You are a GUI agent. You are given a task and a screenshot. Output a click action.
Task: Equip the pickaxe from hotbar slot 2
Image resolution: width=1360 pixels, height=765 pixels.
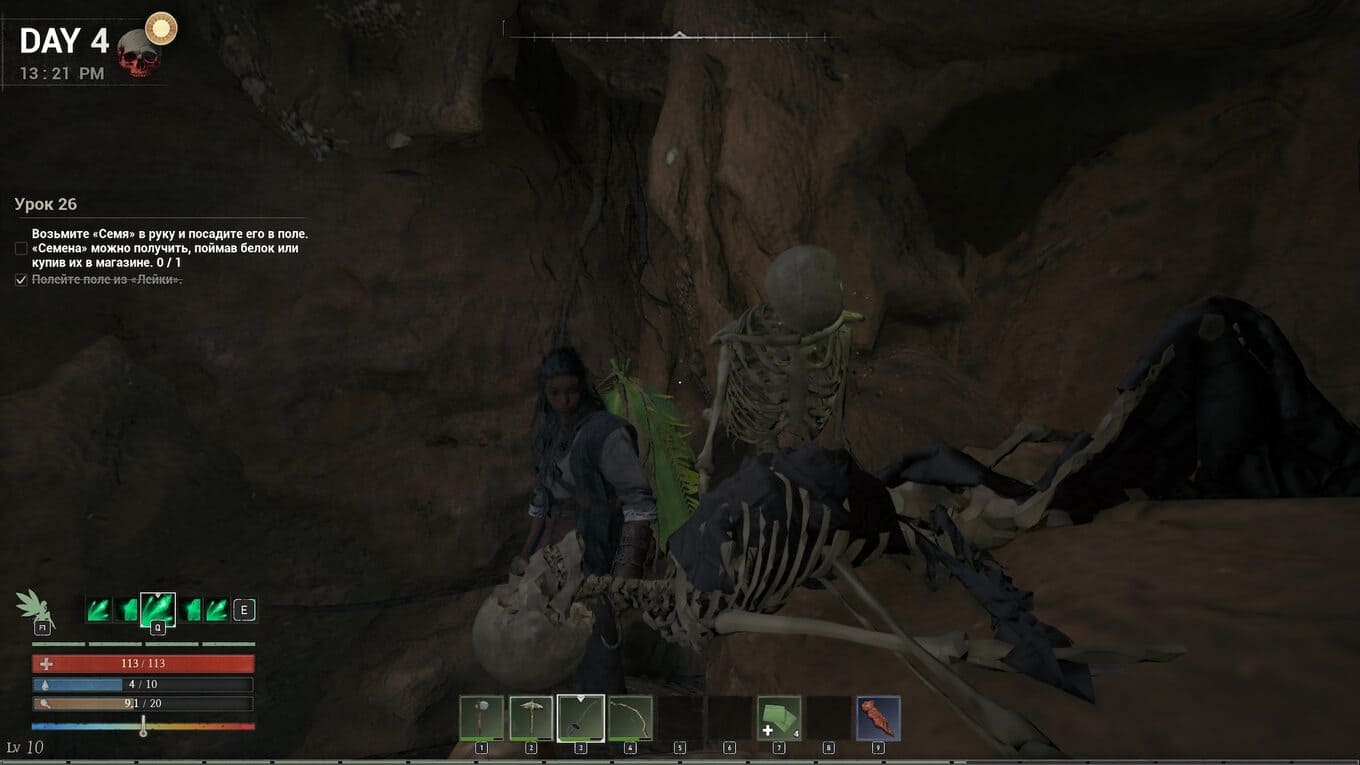point(530,718)
